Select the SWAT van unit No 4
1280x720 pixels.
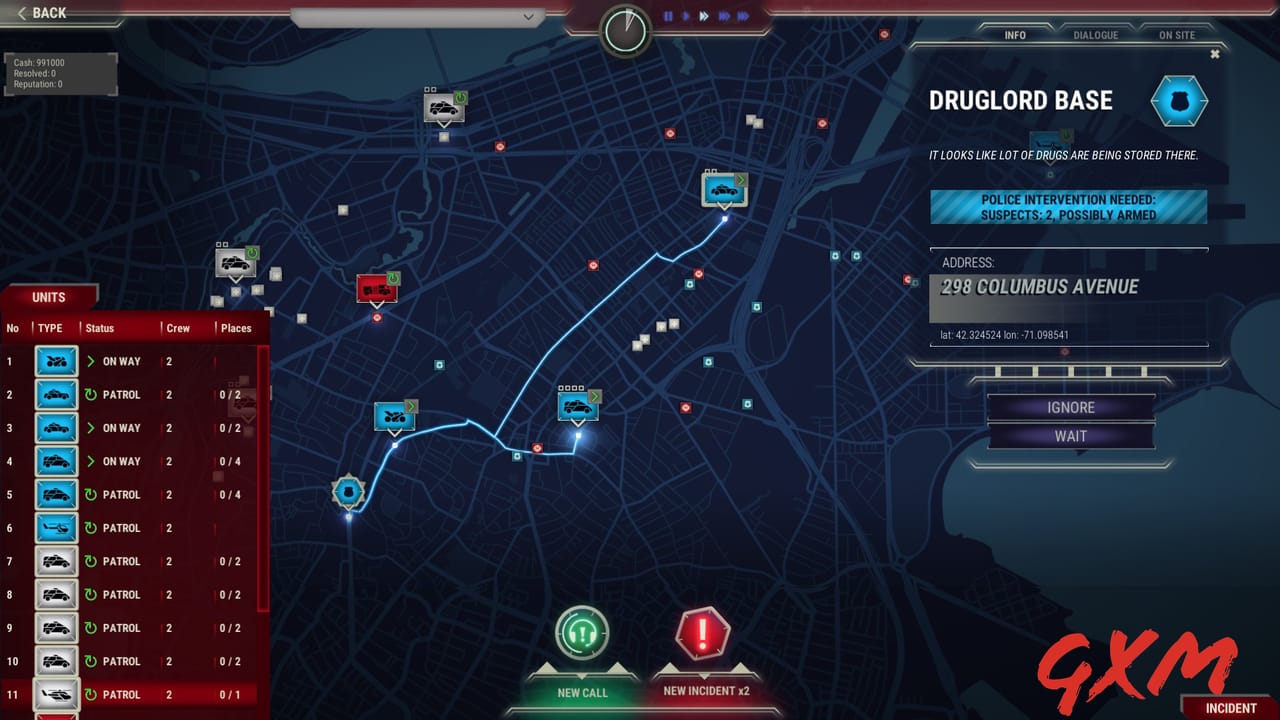point(56,461)
